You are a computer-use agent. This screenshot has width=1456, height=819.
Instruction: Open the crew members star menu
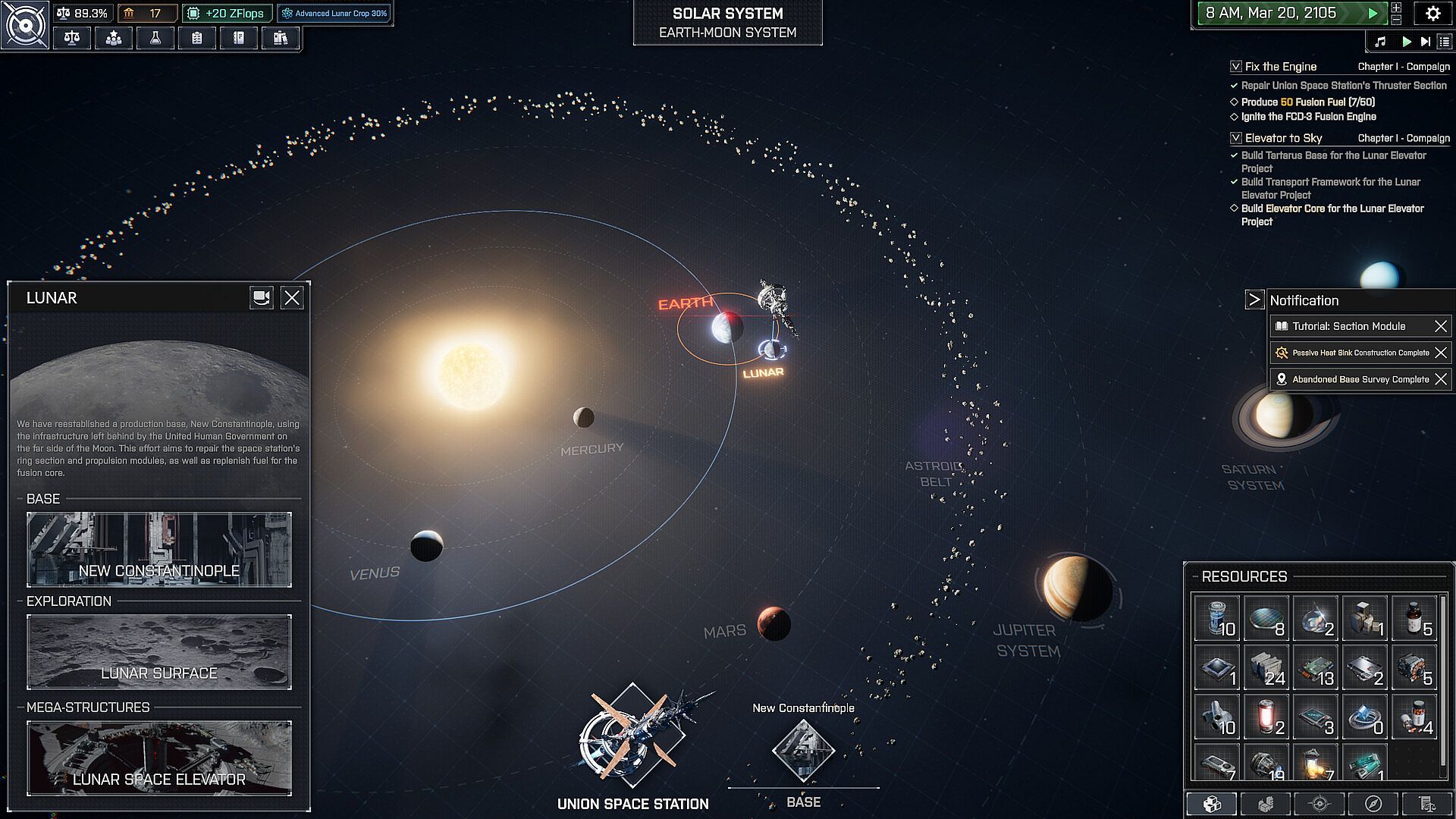click(114, 38)
